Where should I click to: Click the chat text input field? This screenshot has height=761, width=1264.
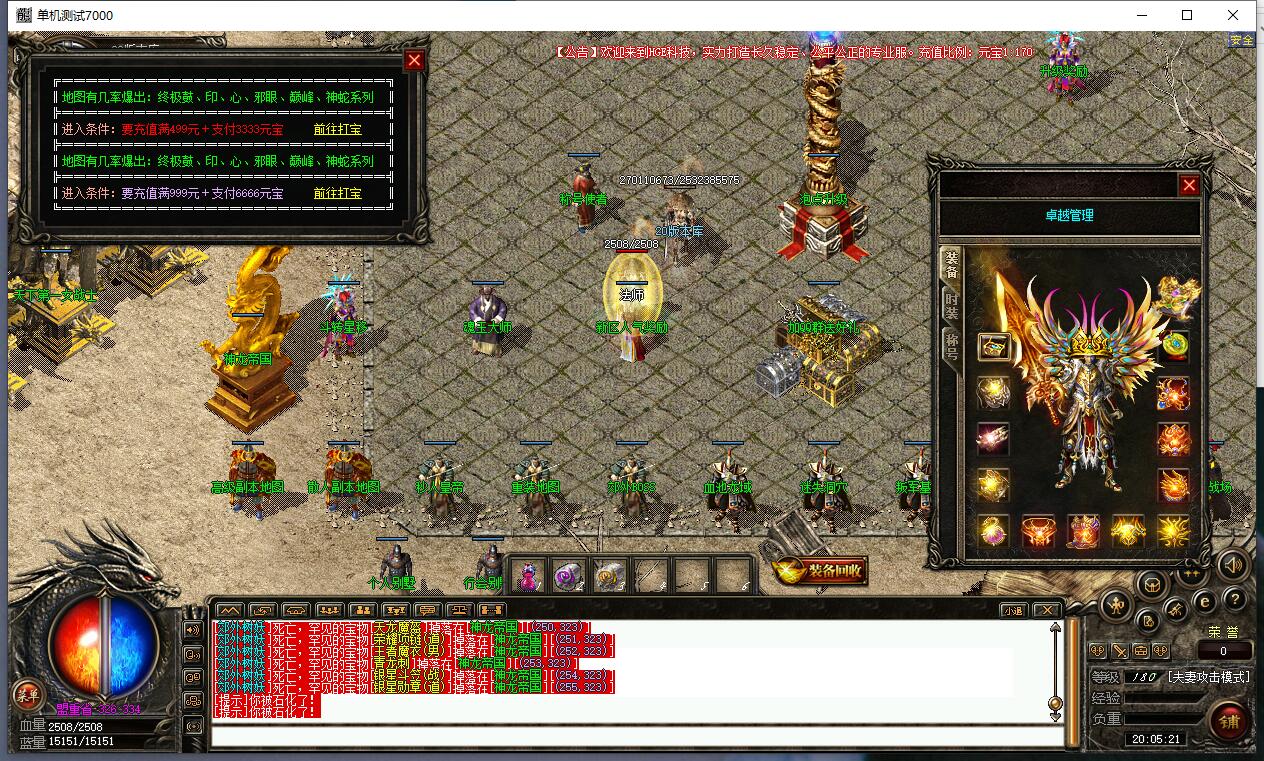point(636,737)
